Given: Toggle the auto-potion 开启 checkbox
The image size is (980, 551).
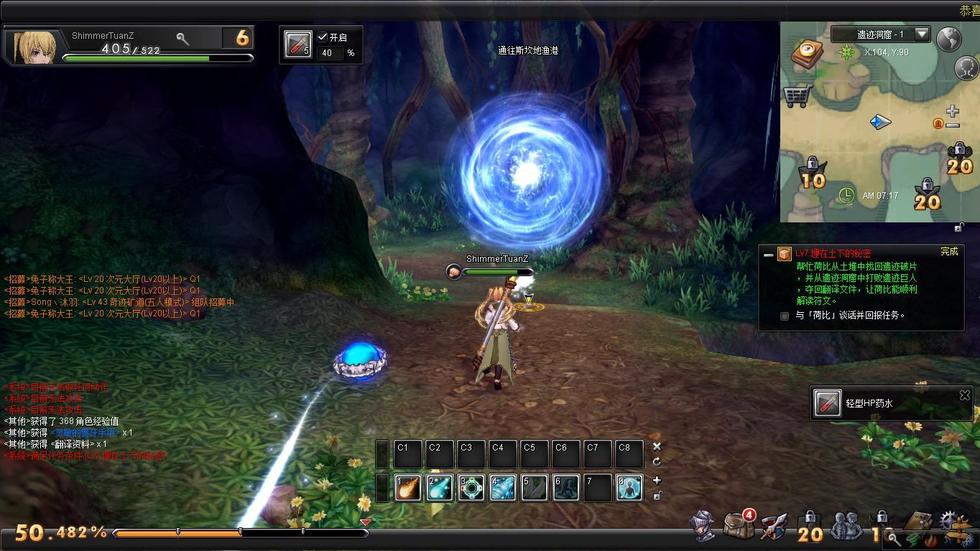Looking at the screenshot, I should (x=323, y=37).
